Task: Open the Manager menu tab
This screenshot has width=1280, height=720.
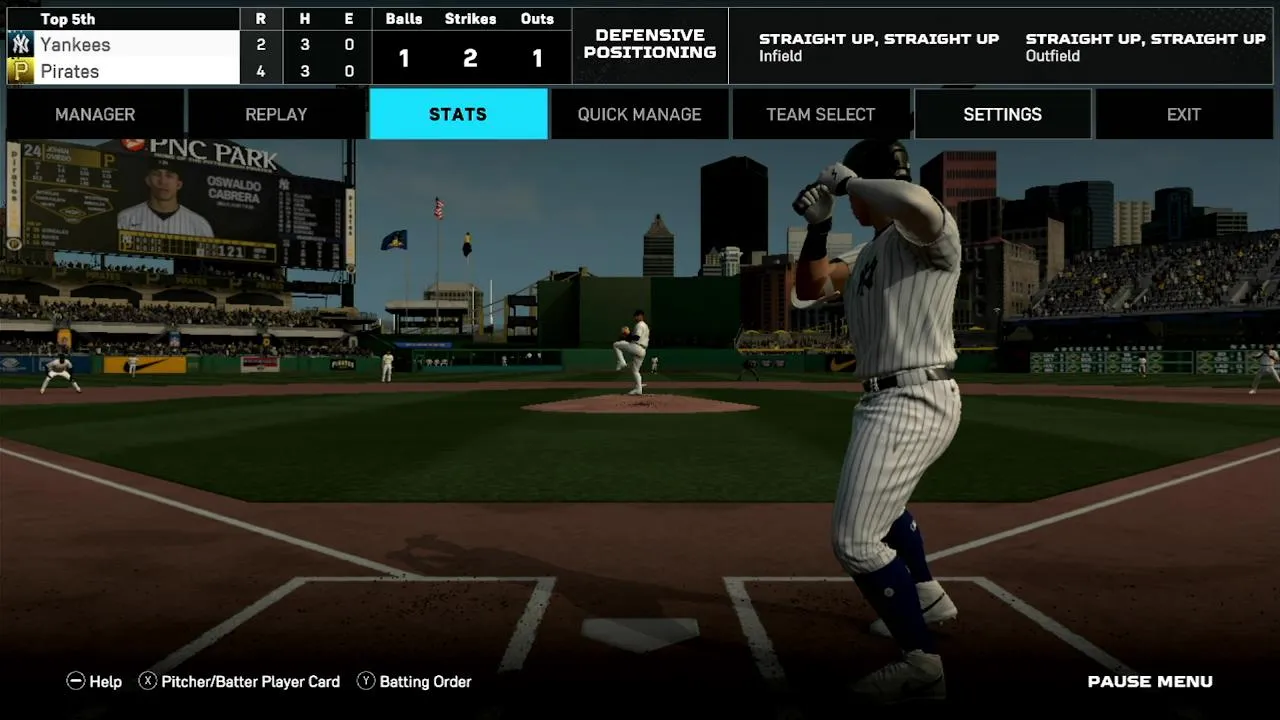Action: click(x=95, y=114)
